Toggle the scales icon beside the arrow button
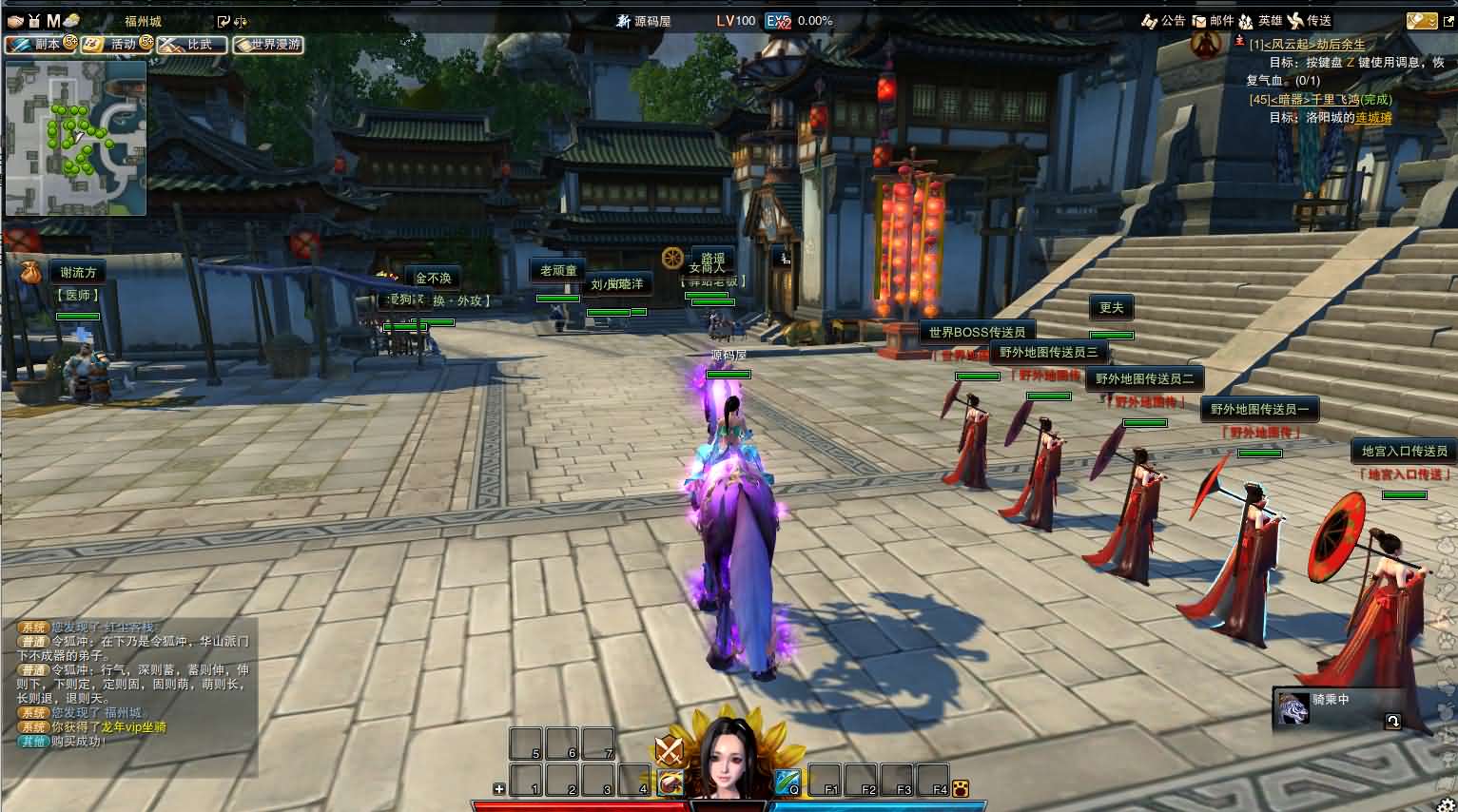The image size is (1458, 812). (x=243, y=21)
